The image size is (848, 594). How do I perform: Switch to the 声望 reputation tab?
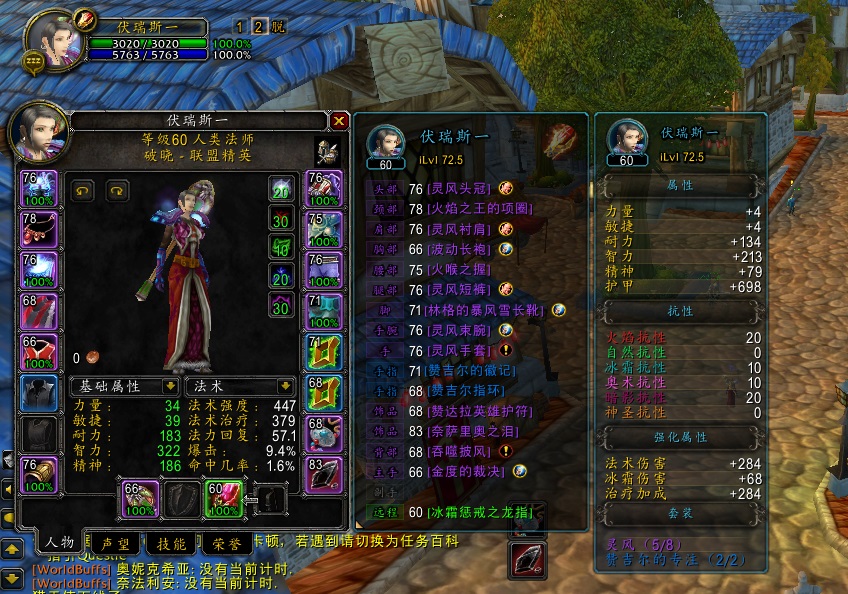pyautogui.click(x=113, y=543)
